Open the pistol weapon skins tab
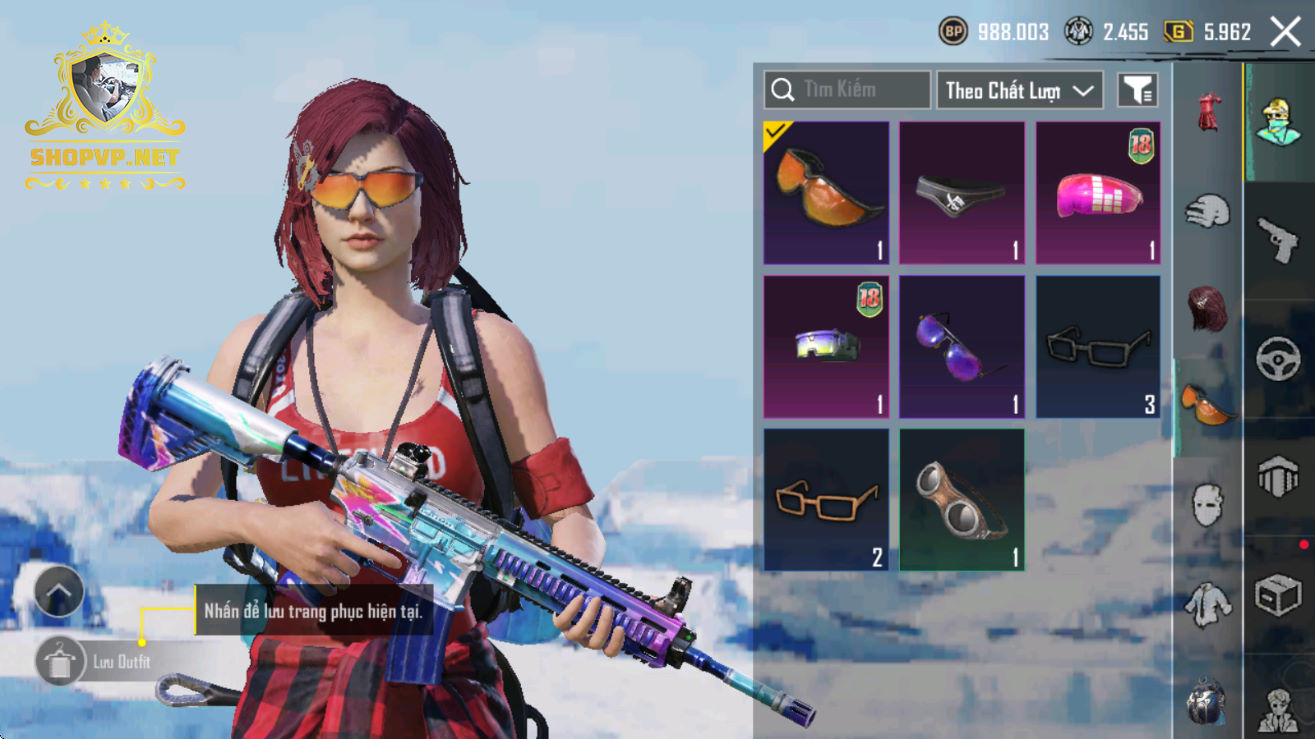 pos(1278,240)
